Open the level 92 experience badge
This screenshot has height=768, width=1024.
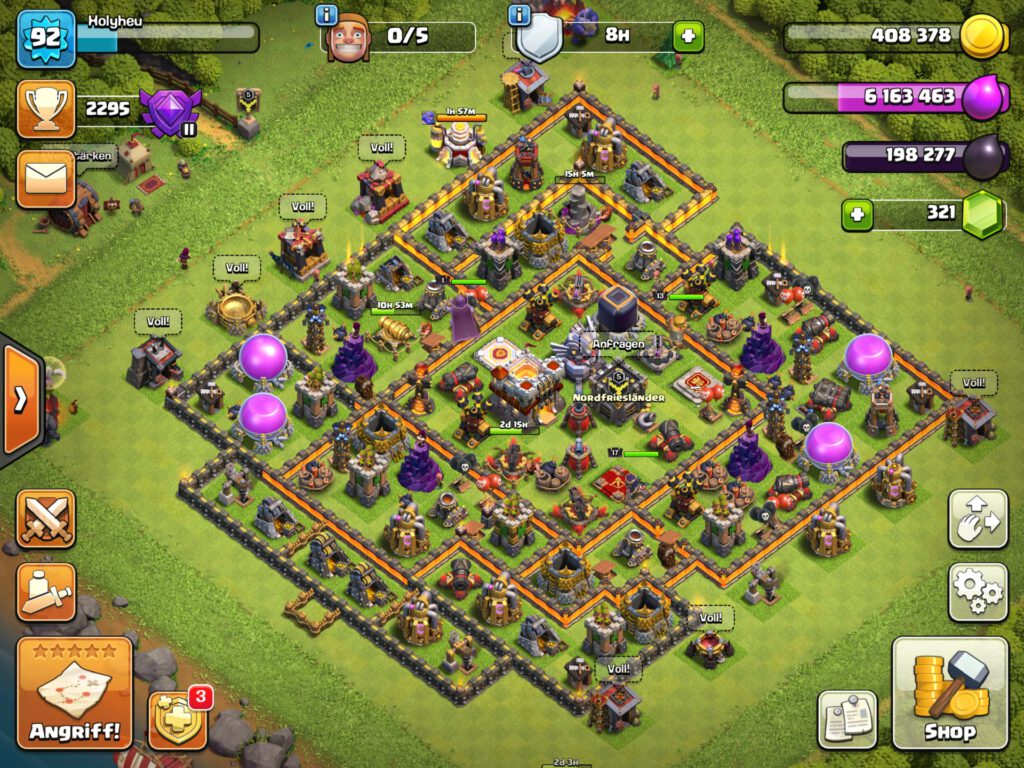[x=46, y=38]
